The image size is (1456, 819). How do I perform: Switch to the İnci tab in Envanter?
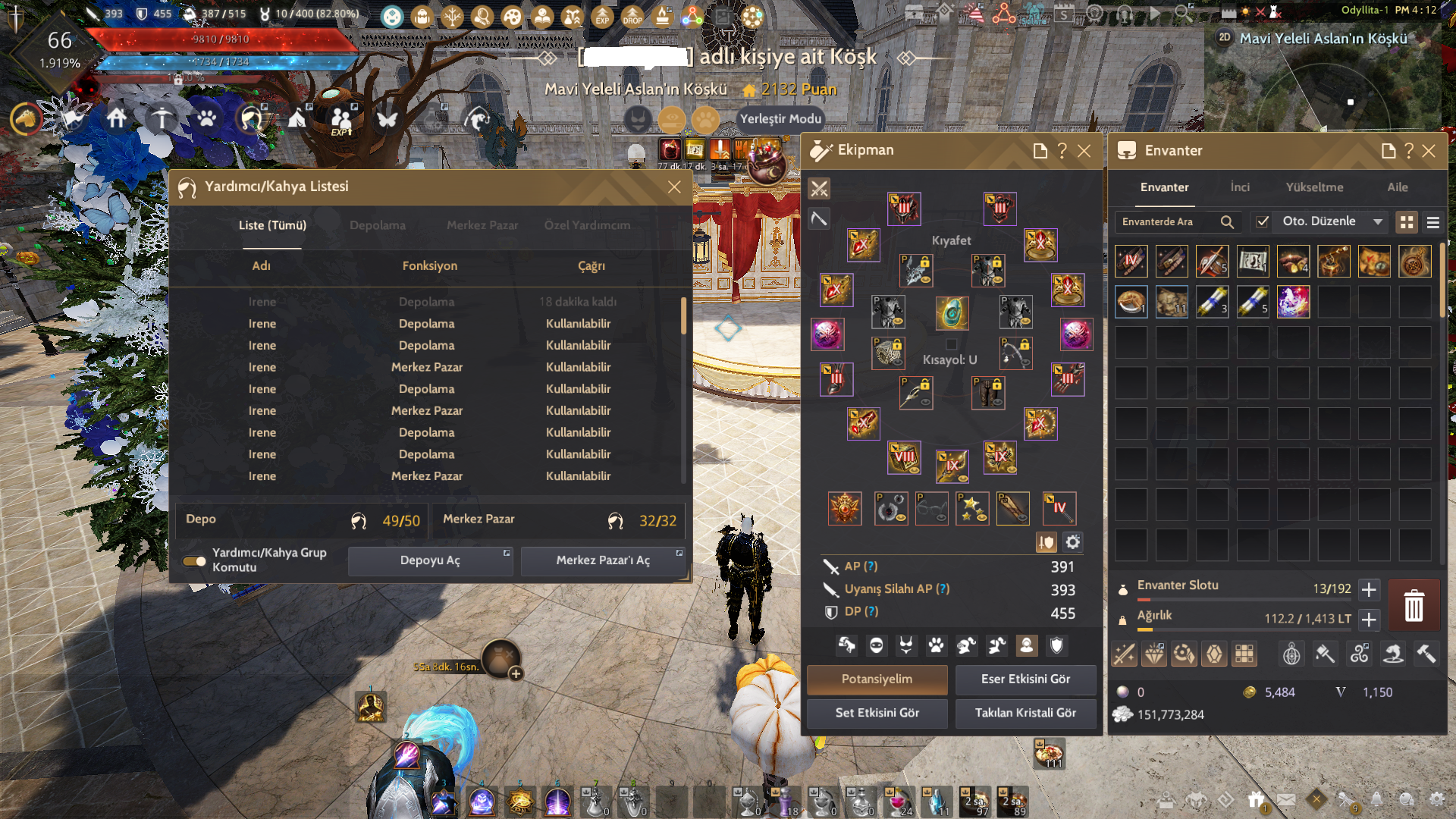(1240, 187)
